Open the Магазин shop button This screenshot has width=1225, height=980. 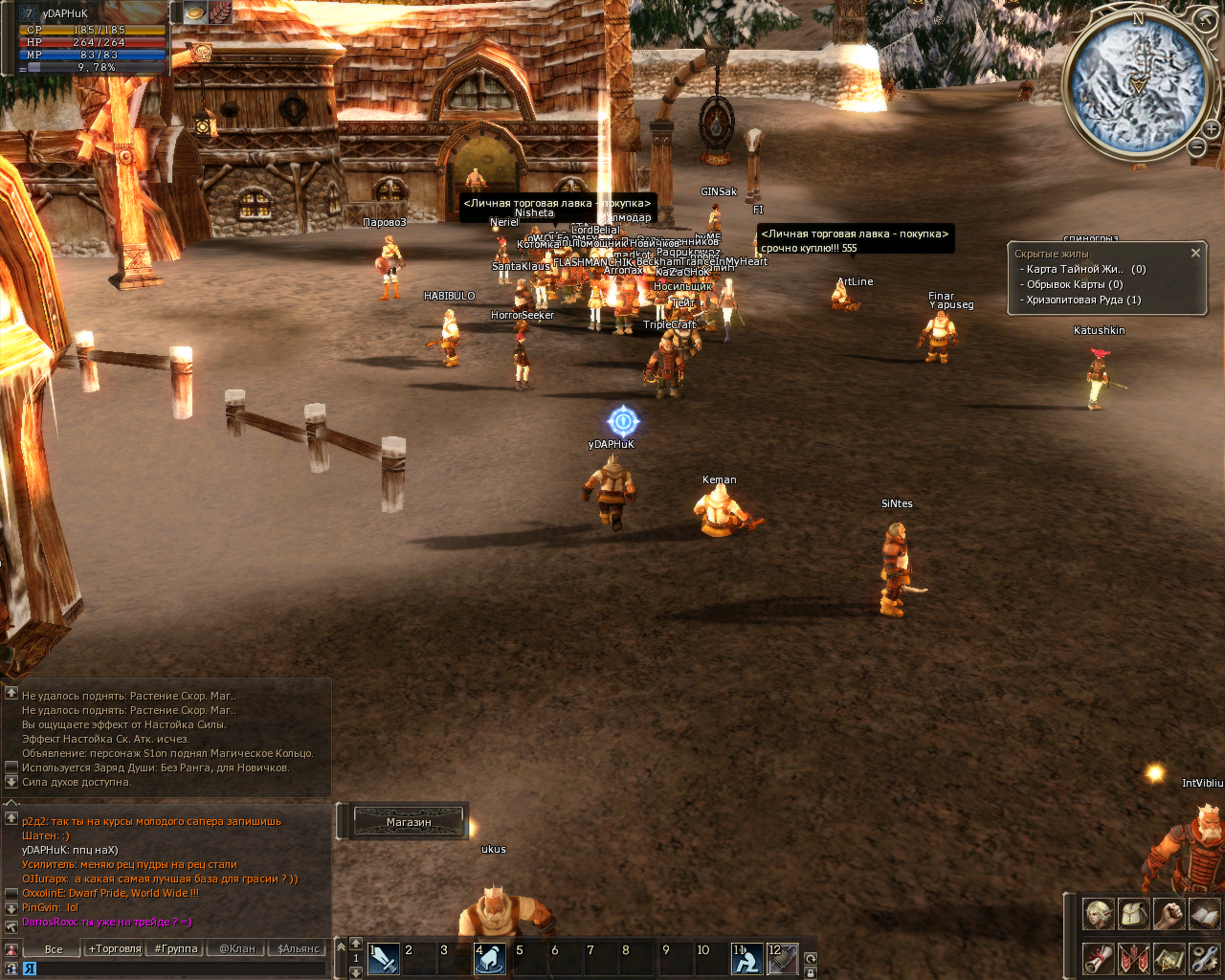409,822
